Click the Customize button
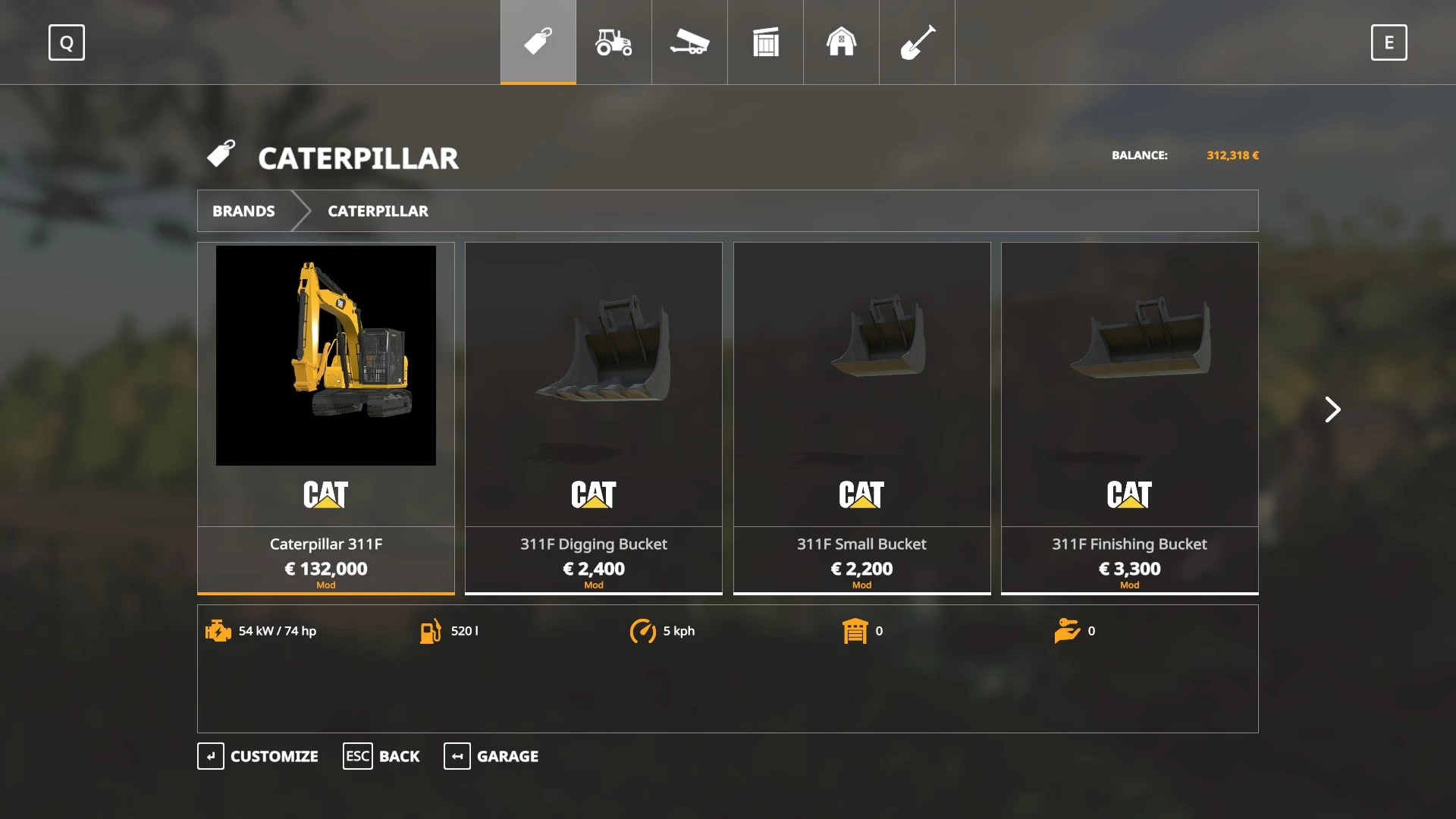 pos(258,756)
